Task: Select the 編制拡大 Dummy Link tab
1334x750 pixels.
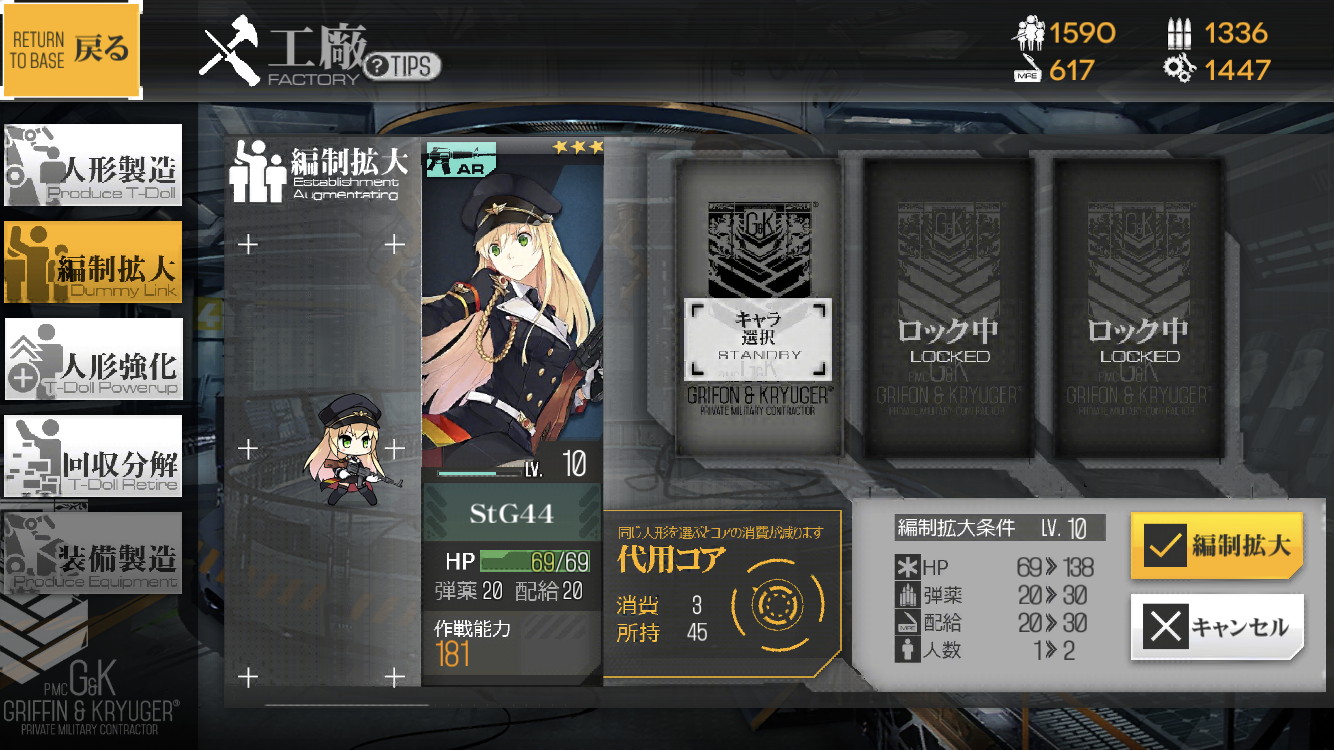Action: (x=94, y=262)
